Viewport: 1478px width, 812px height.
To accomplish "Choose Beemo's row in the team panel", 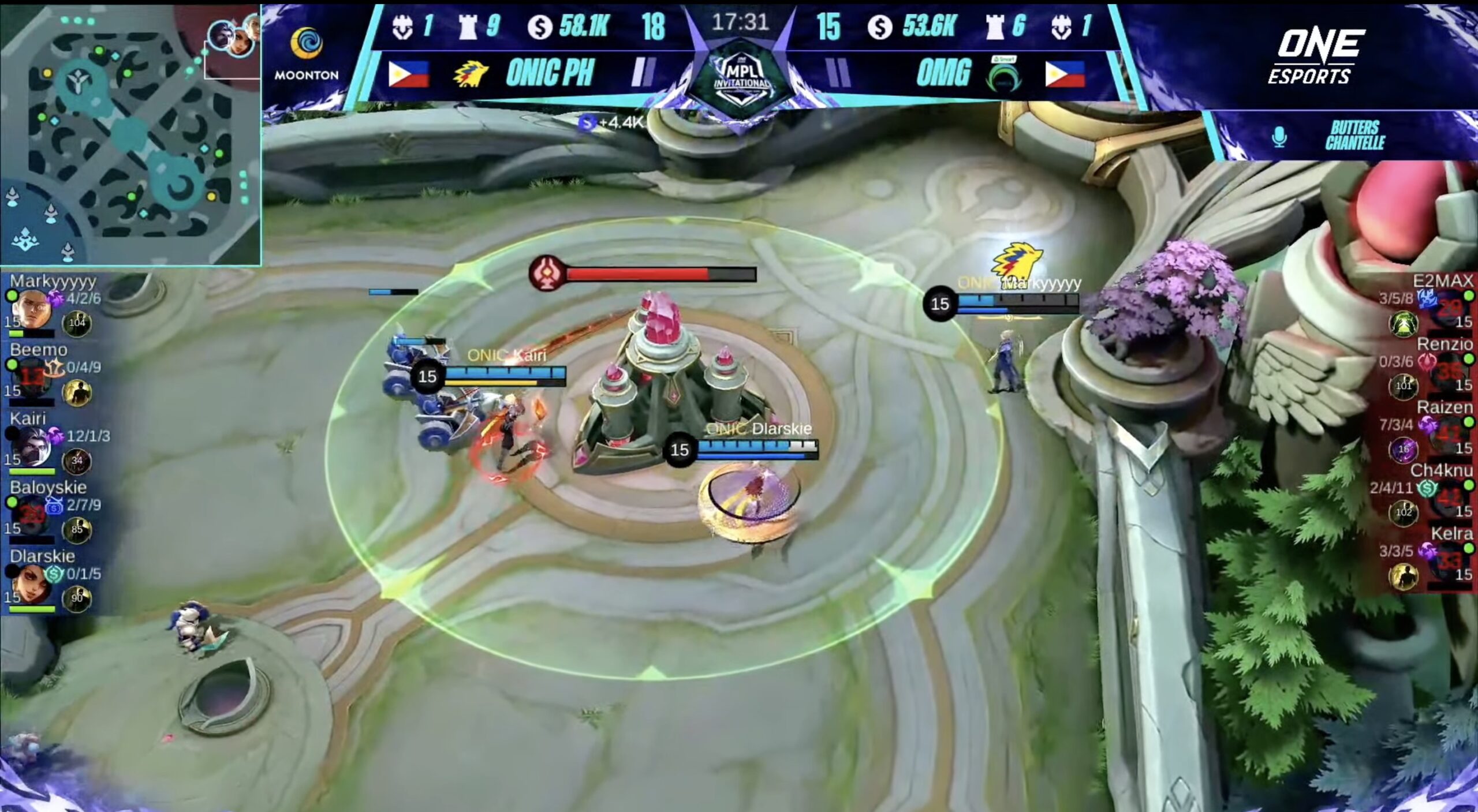I will point(55,373).
